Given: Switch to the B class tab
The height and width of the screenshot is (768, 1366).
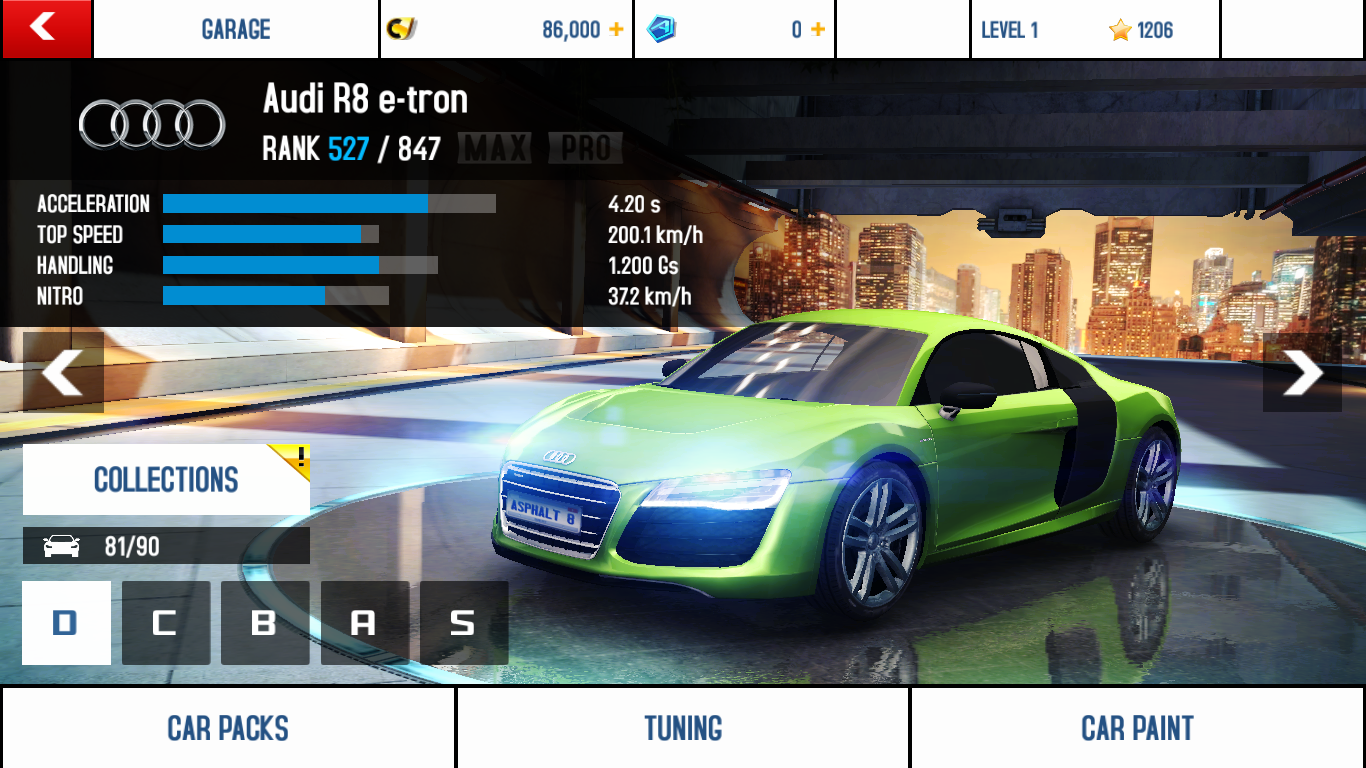Looking at the screenshot, I should point(264,623).
